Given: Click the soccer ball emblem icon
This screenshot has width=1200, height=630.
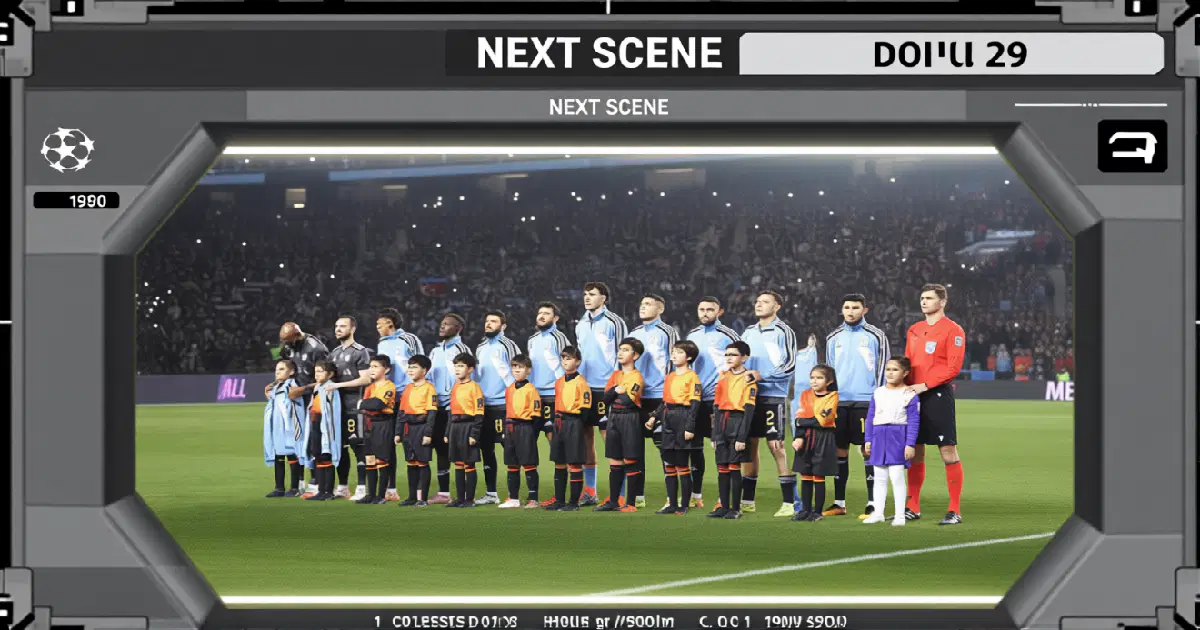Looking at the screenshot, I should tap(67, 150).
